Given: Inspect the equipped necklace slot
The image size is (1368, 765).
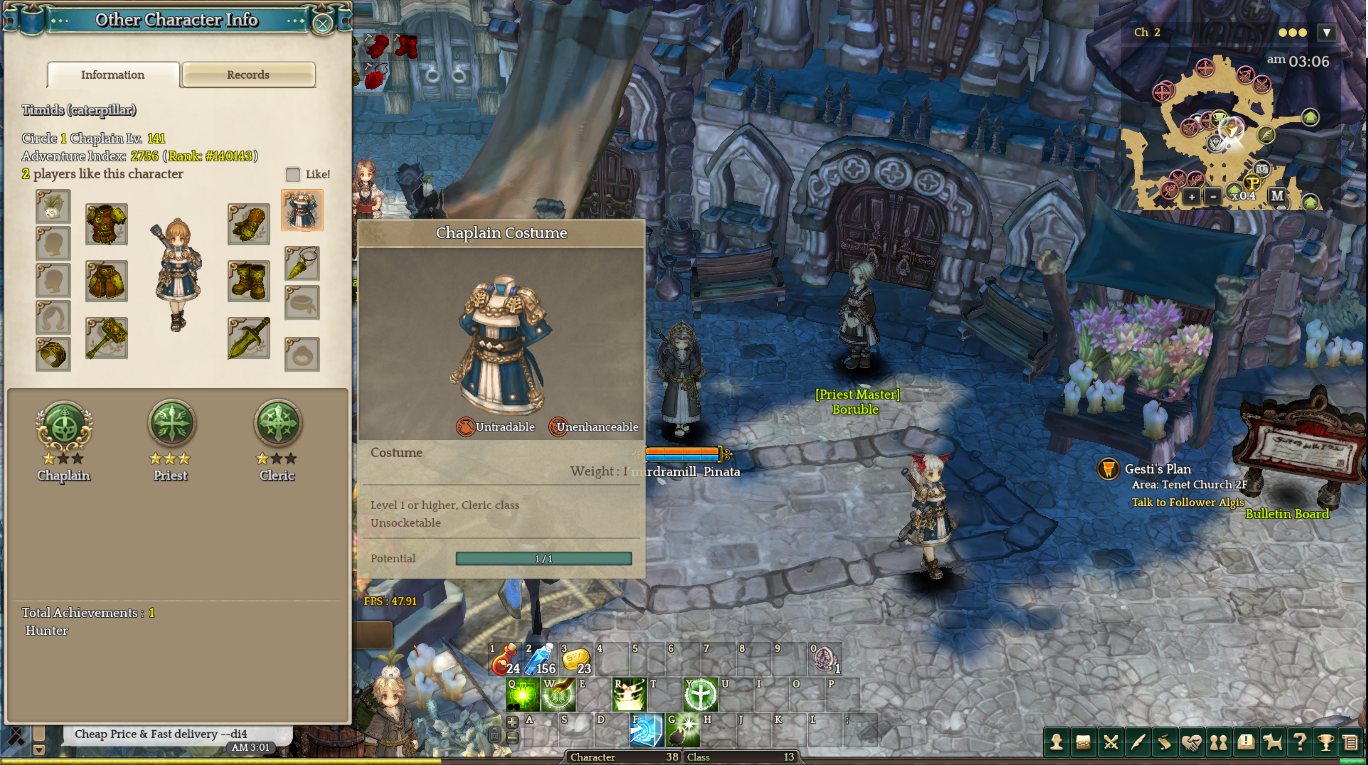Looking at the screenshot, I should [x=302, y=263].
